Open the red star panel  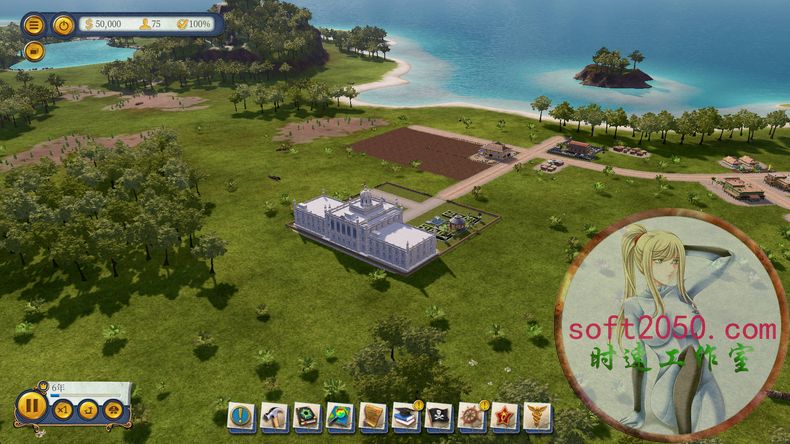point(505,416)
